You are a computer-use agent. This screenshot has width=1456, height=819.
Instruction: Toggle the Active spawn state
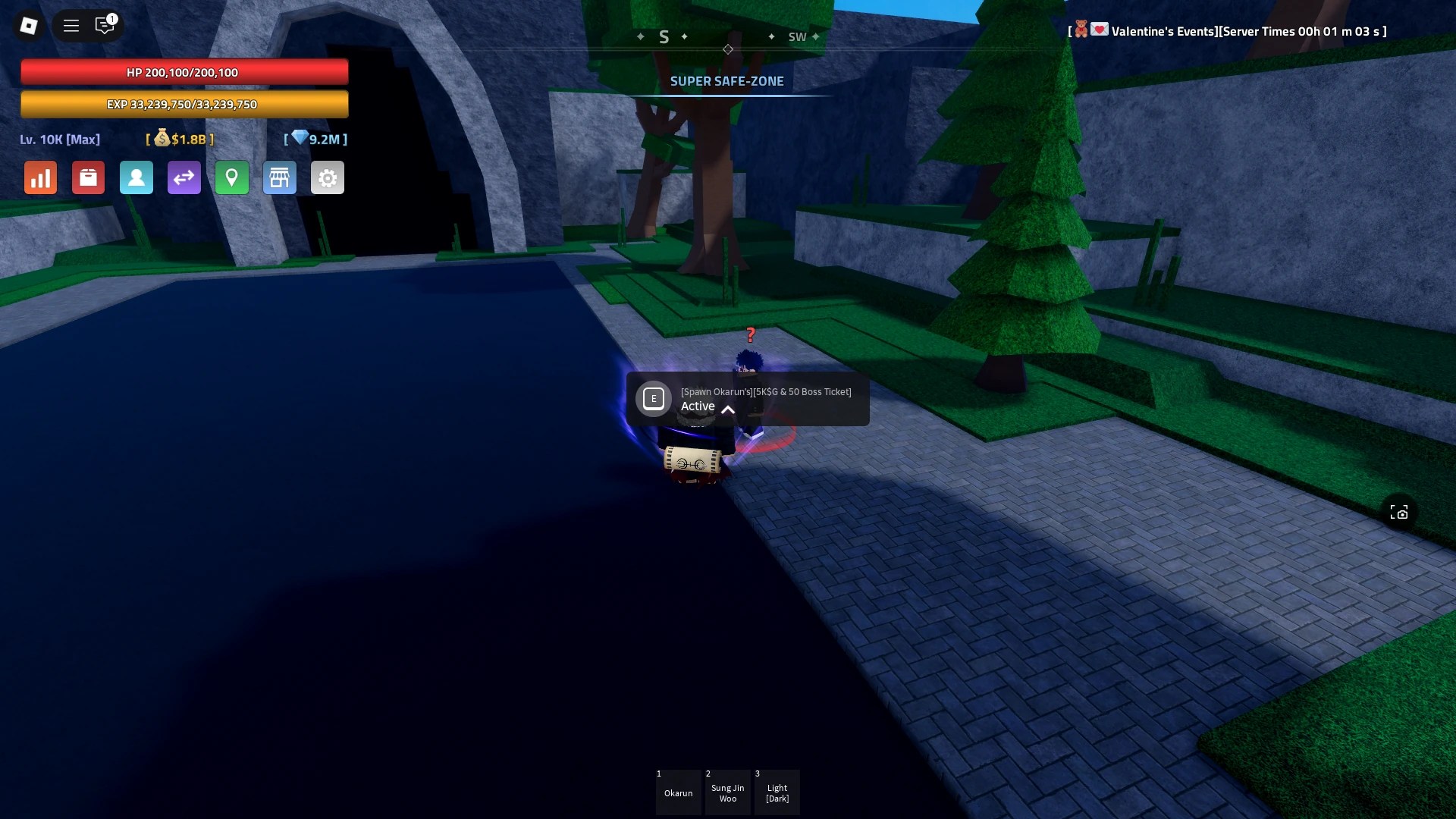pos(698,406)
